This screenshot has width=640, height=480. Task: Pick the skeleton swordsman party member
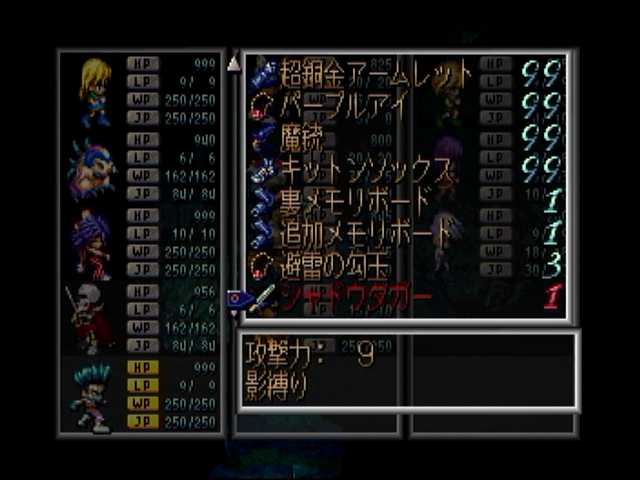(x=88, y=318)
